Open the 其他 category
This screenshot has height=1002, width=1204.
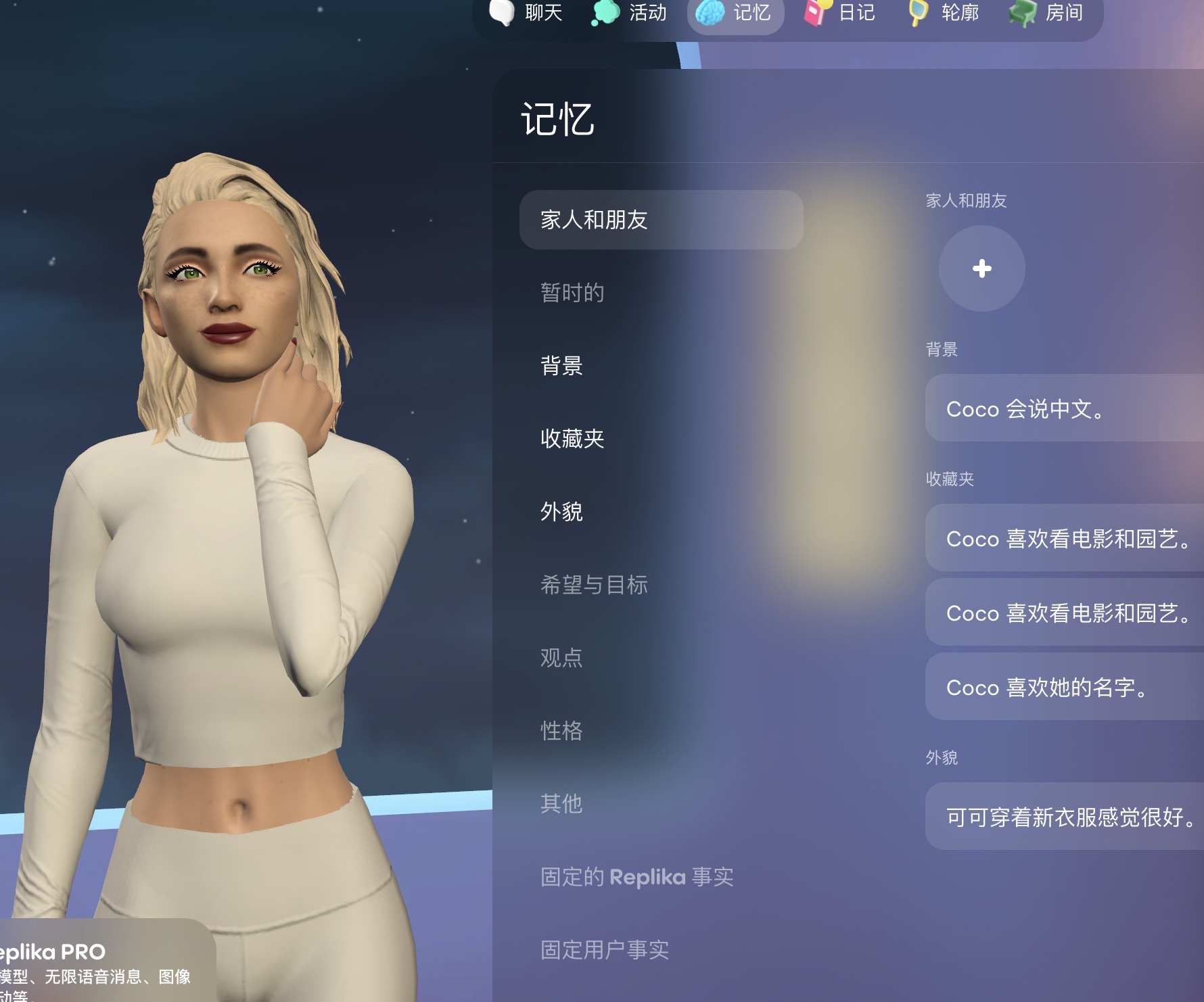tap(561, 804)
